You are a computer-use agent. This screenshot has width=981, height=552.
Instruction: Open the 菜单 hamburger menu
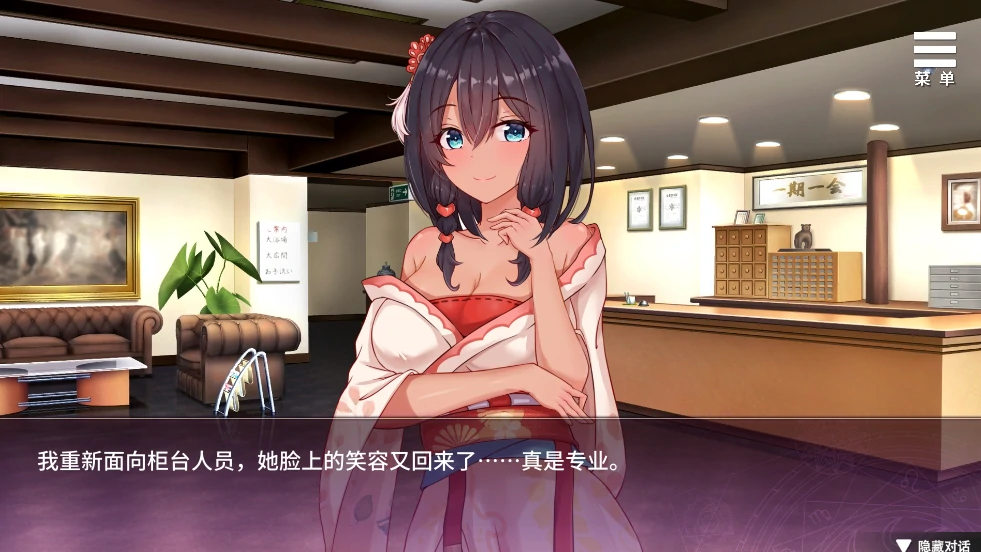[x=934, y=57]
